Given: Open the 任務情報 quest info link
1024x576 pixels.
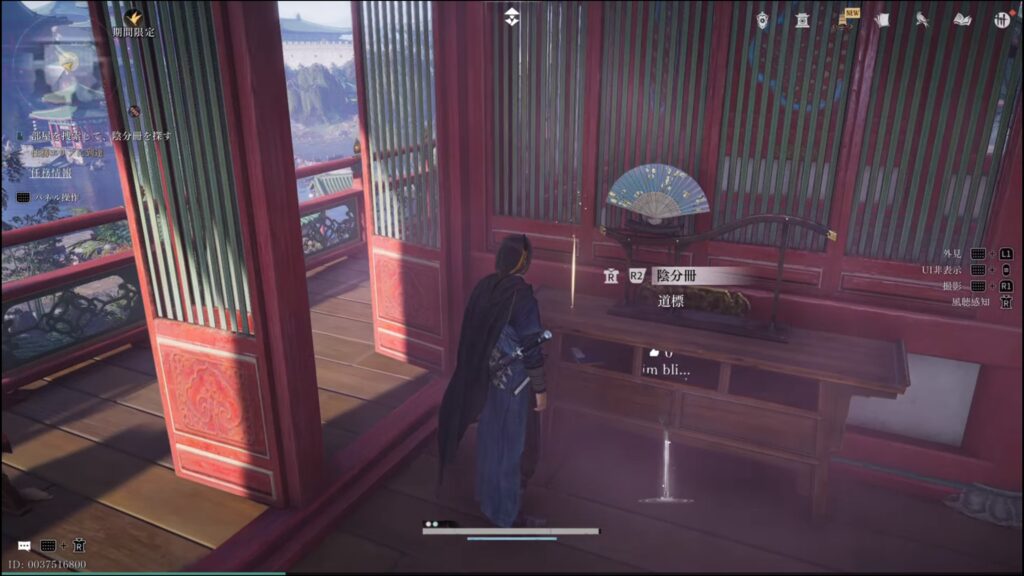Looking at the screenshot, I should point(50,172).
